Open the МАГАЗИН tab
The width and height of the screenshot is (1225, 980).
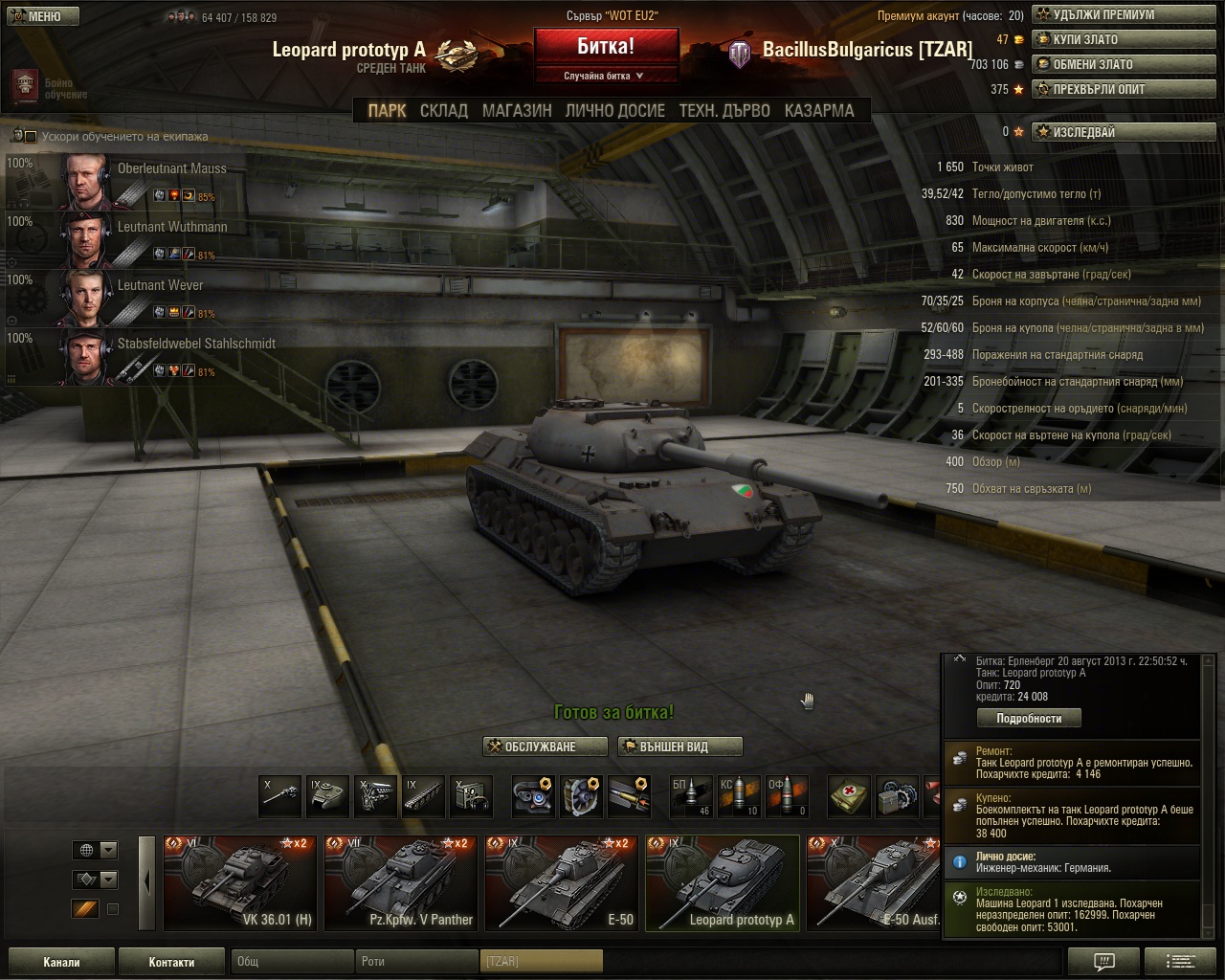click(517, 111)
